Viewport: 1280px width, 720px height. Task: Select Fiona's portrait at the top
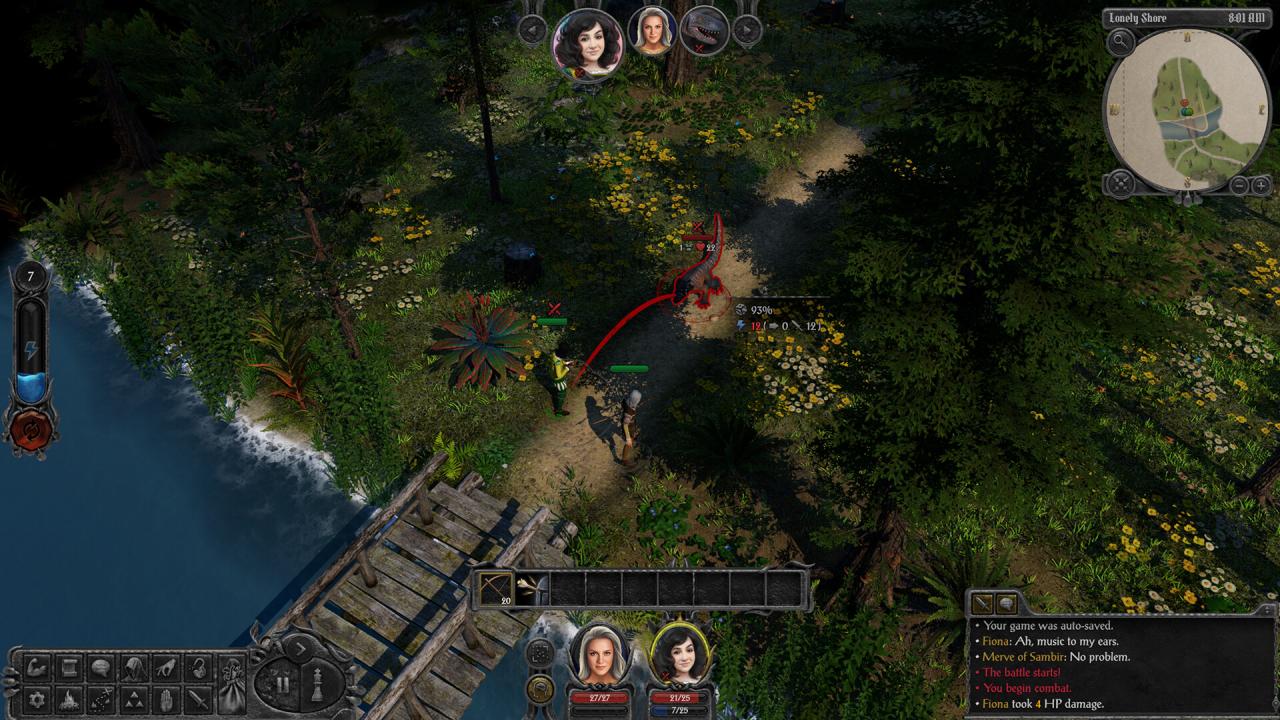(590, 46)
